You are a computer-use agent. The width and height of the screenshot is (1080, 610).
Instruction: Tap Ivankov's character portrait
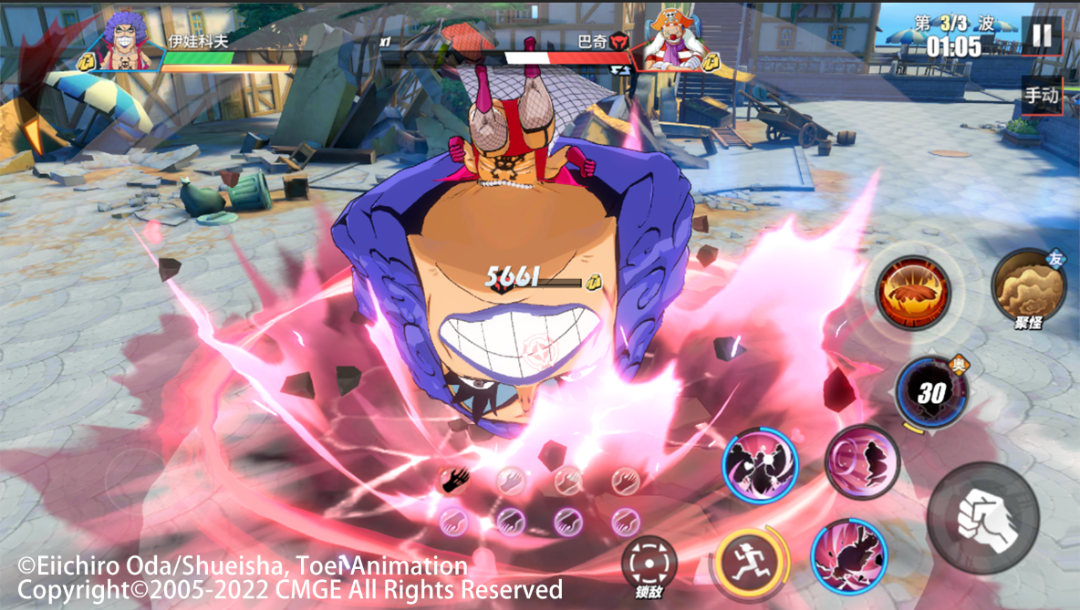tap(126, 42)
